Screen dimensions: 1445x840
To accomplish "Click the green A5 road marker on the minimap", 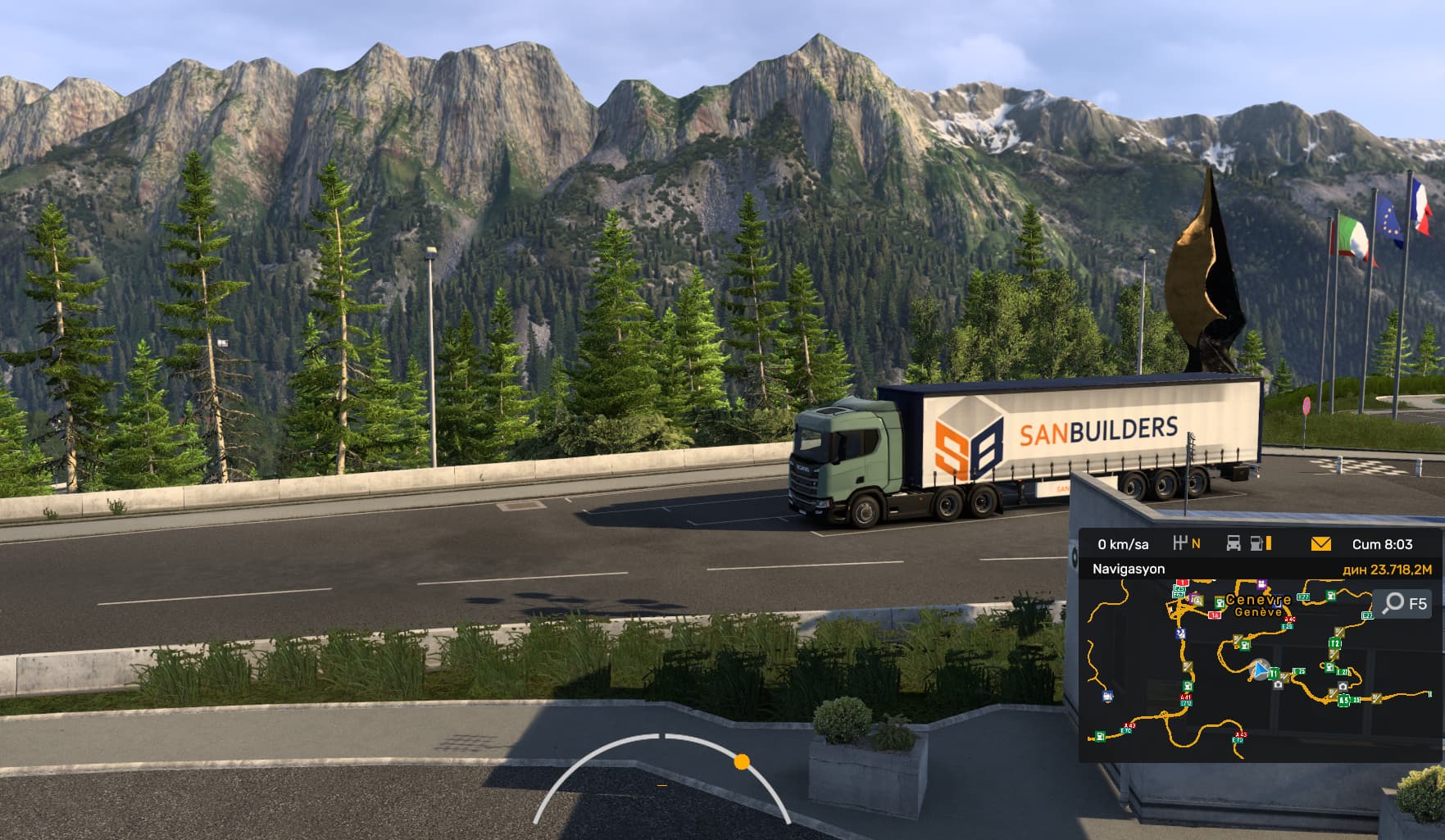I will coord(1343,701).
